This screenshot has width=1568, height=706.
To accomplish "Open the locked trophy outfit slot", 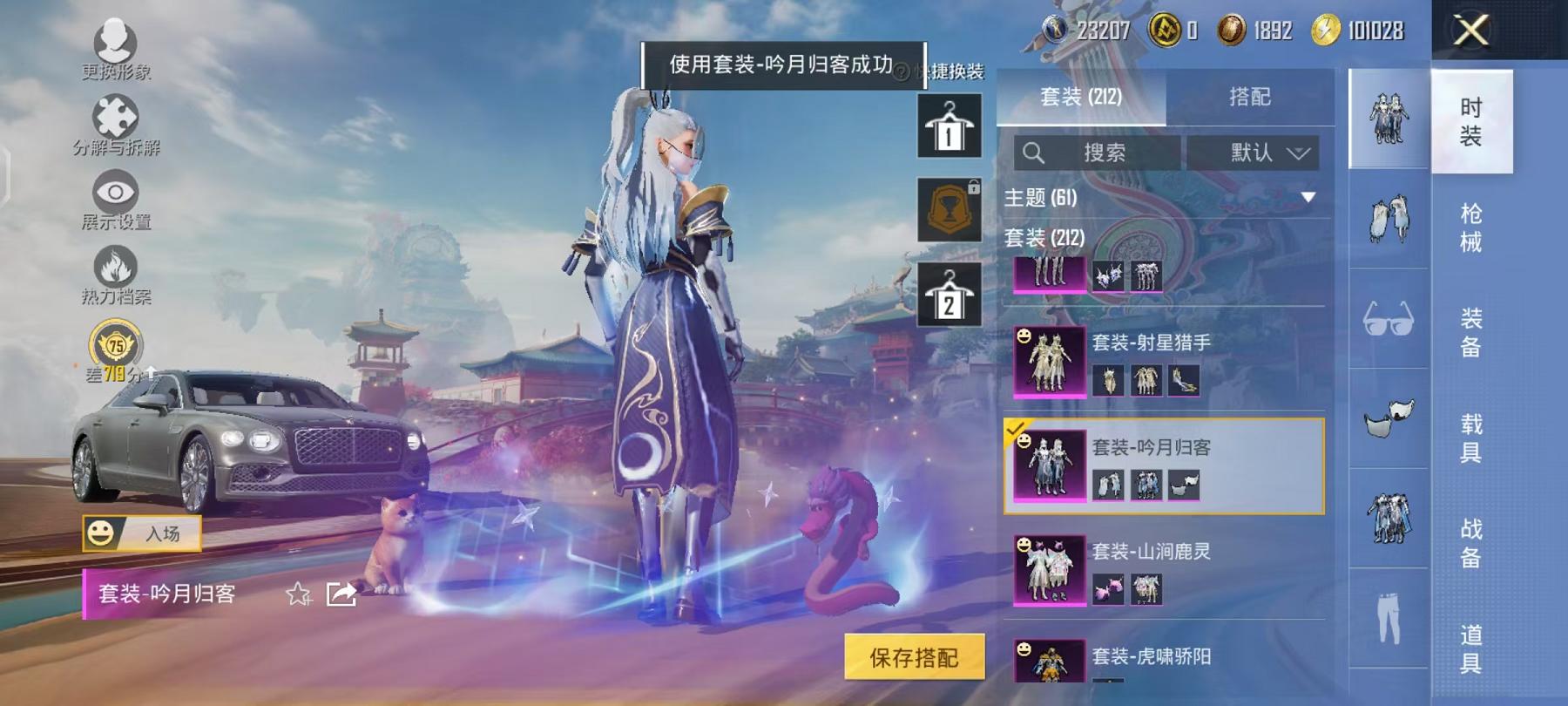I will point(951,209).
